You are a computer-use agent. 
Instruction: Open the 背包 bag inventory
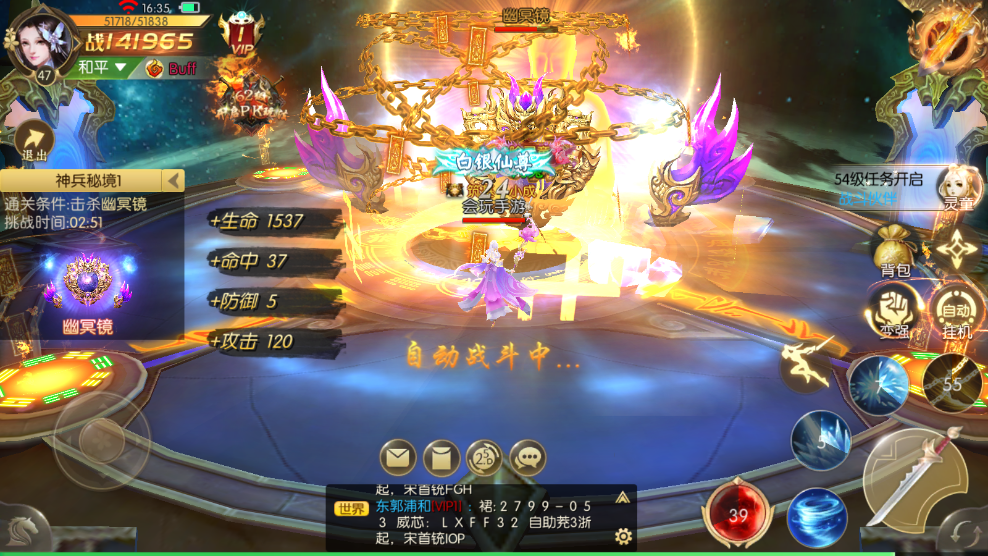tap(895, 250)
